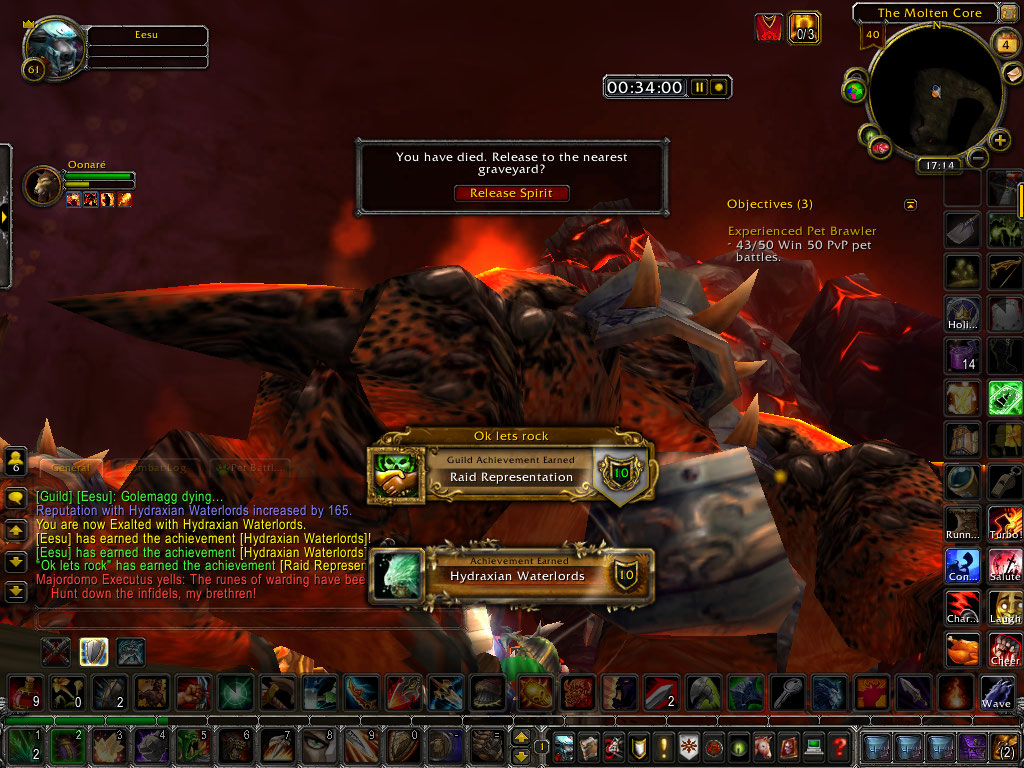Use the Wave emote button
The image size is (1024, 768).
[996, 693]
